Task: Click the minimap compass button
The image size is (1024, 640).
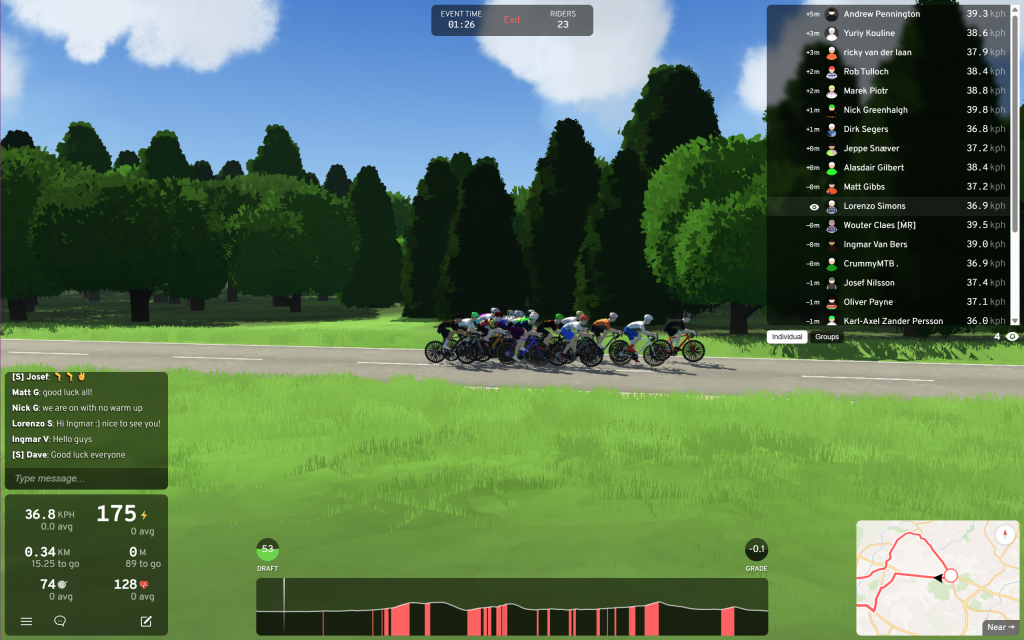Action: coord(1003,534)
